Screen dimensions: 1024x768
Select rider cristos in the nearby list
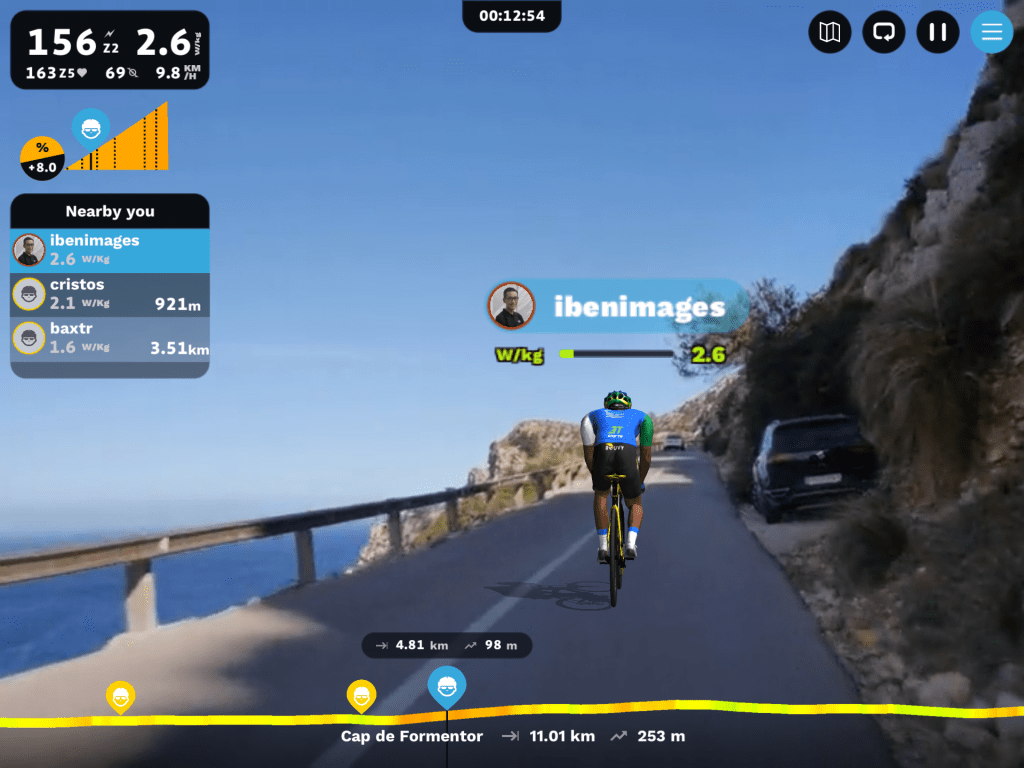[x=110, y=294]
